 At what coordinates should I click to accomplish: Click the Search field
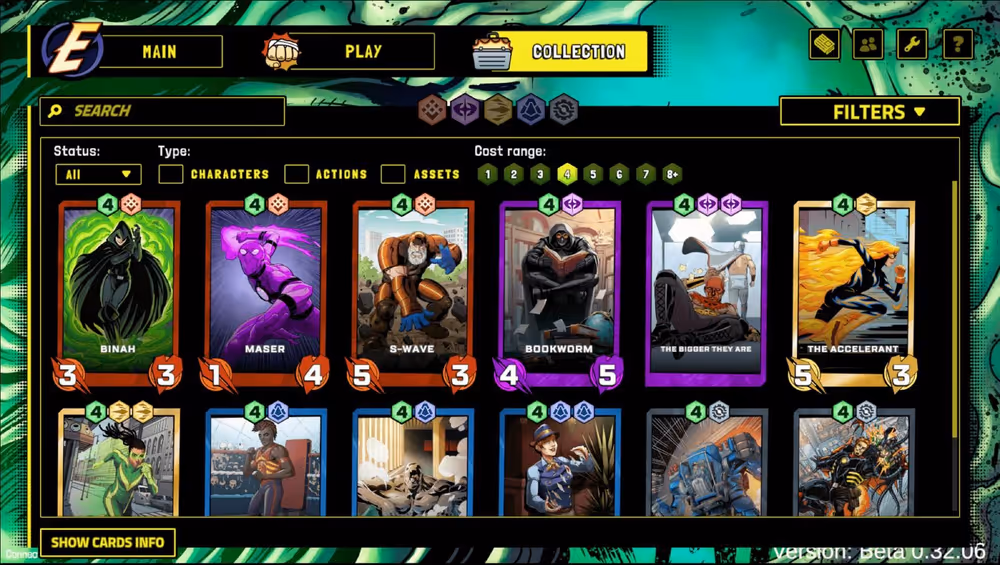163,111
